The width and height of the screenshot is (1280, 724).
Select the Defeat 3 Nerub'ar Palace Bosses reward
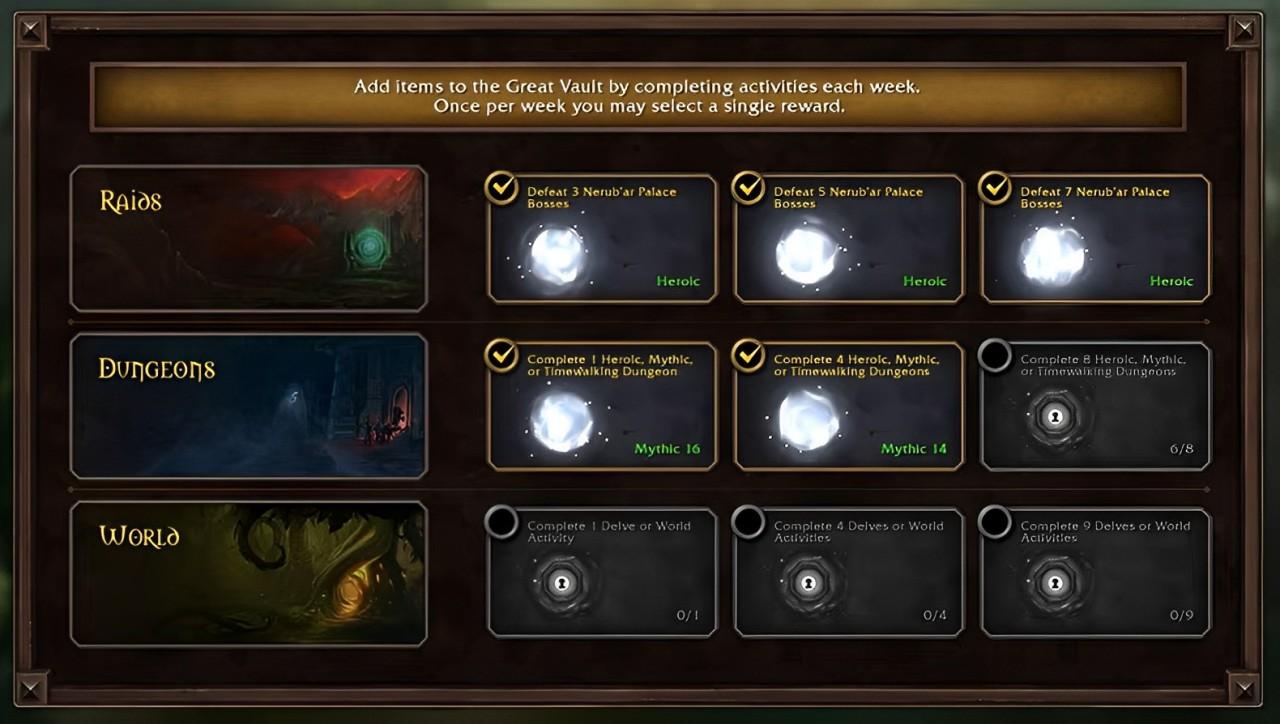pos(602,239)
